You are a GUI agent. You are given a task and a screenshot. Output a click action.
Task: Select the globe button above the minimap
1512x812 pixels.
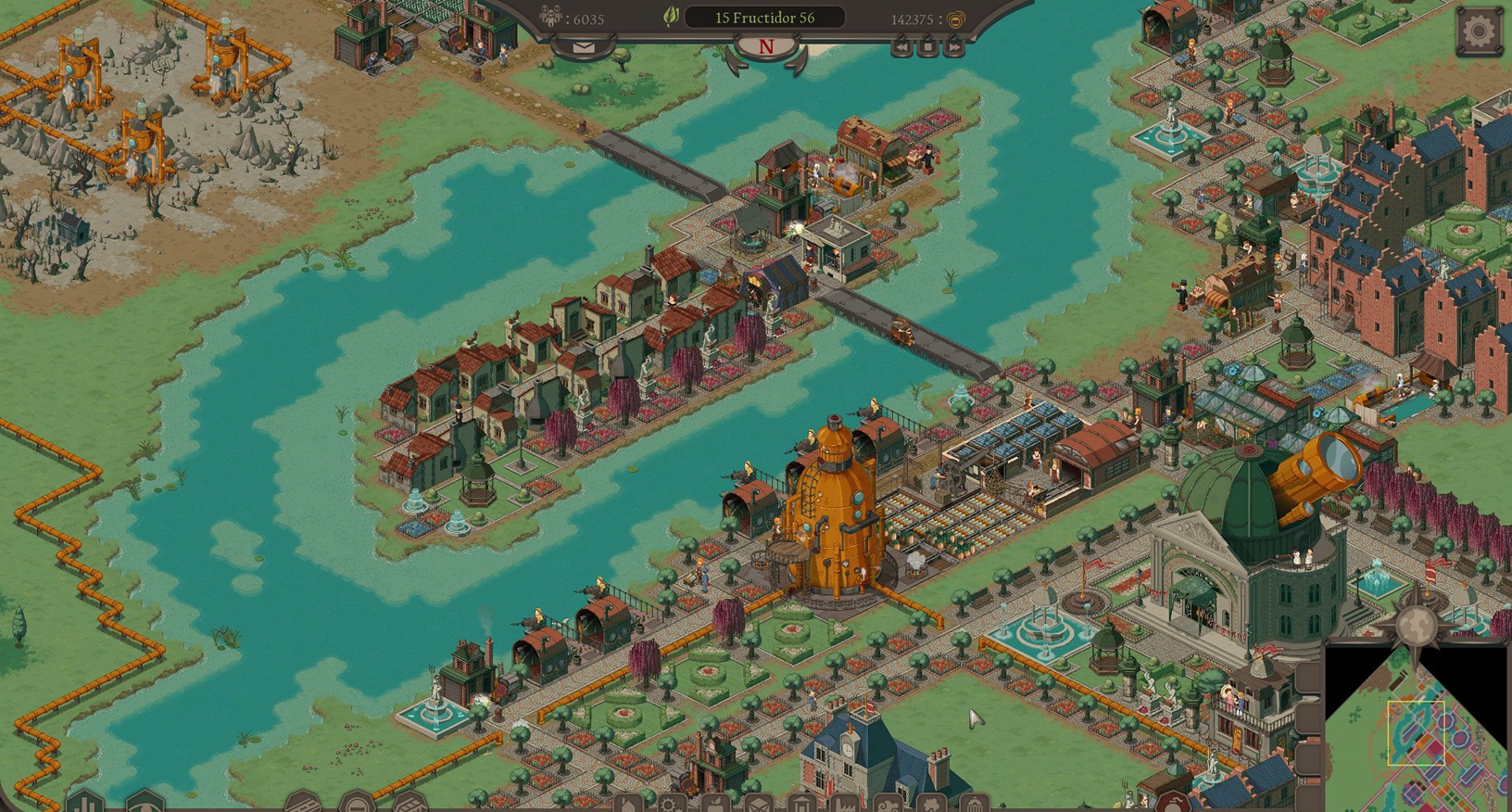[x=1417, y=628]
